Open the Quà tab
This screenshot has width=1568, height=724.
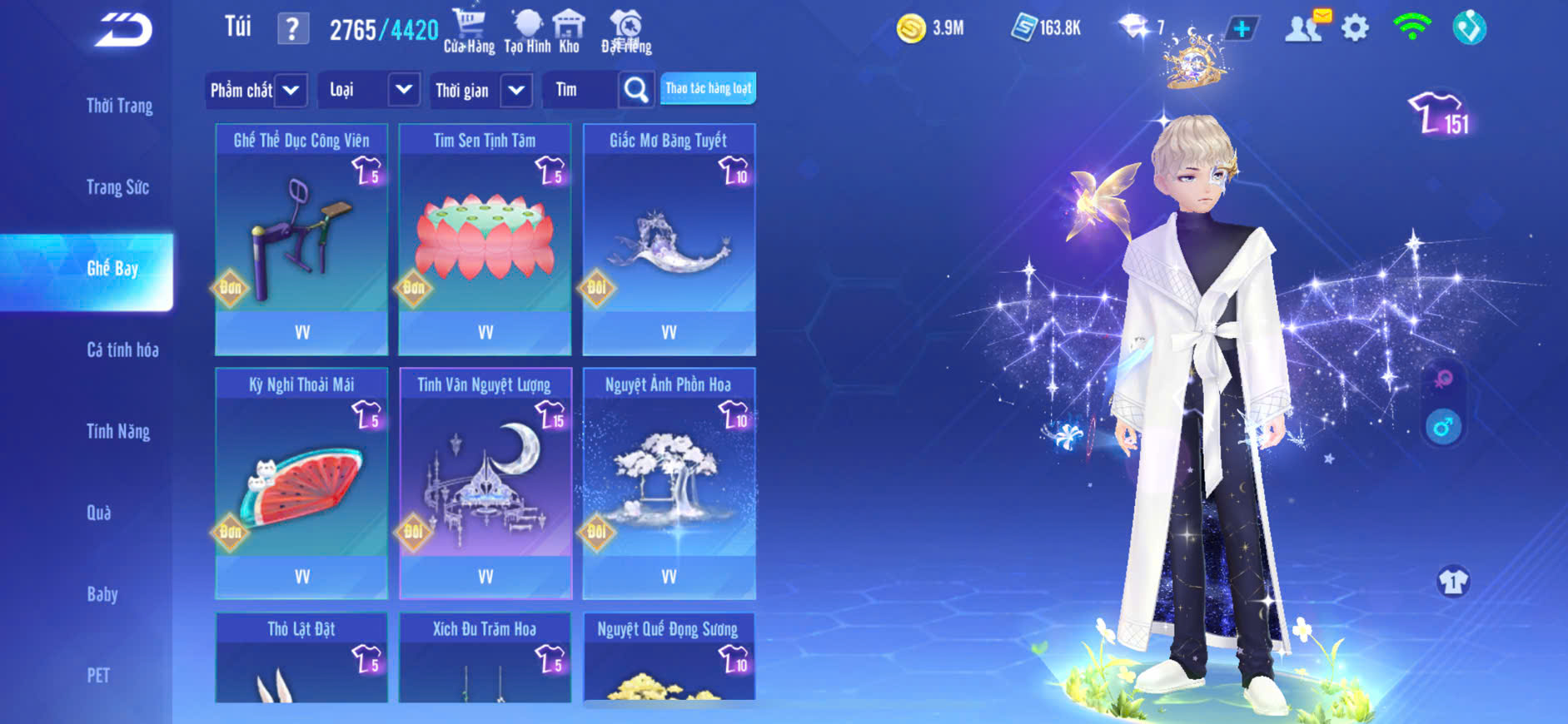click(99, 513)
